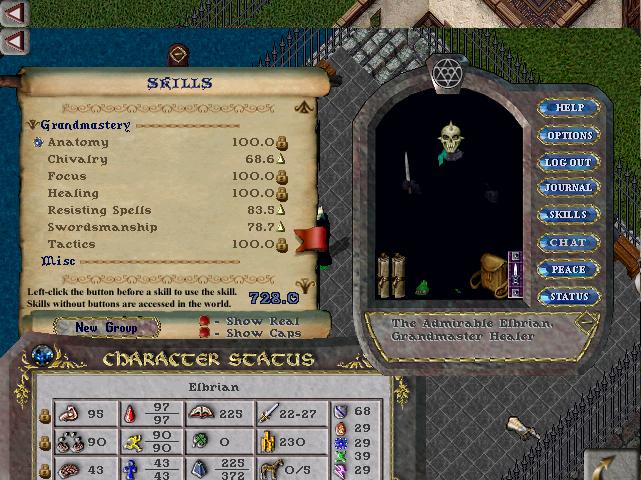The width and height of the screenshot is (641, 480).
Task: Toggle the lock beside the Tactics skill
Action: click(x=282, y=245)
